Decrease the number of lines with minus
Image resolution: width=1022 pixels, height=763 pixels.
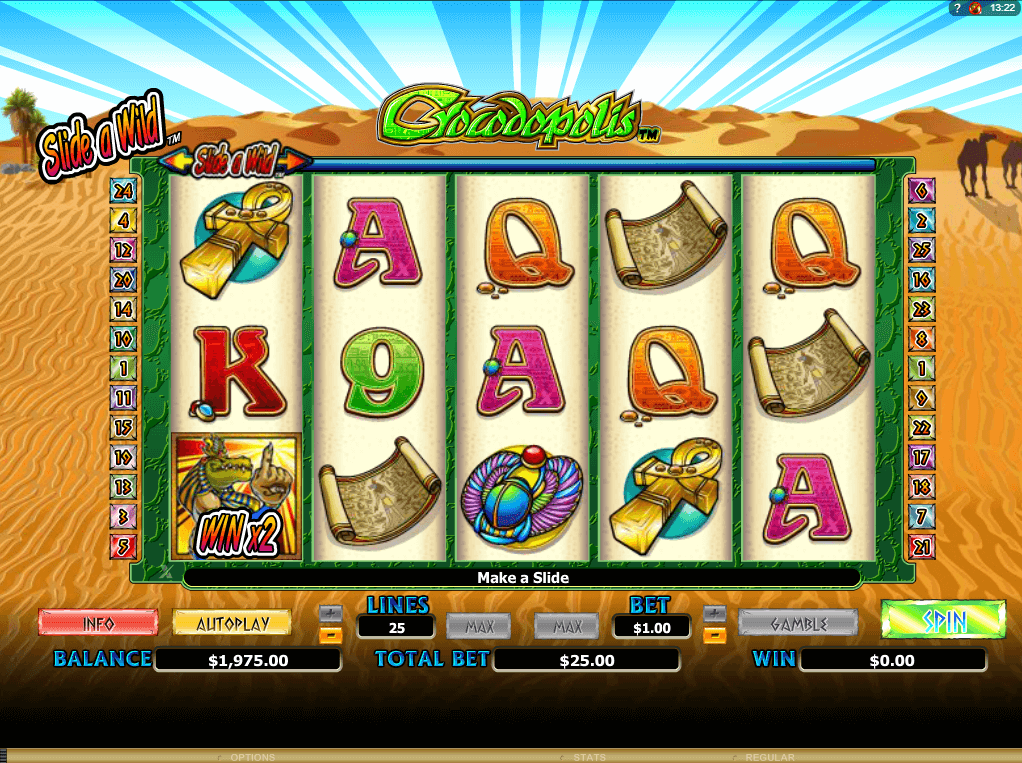(x=331, y=634)
